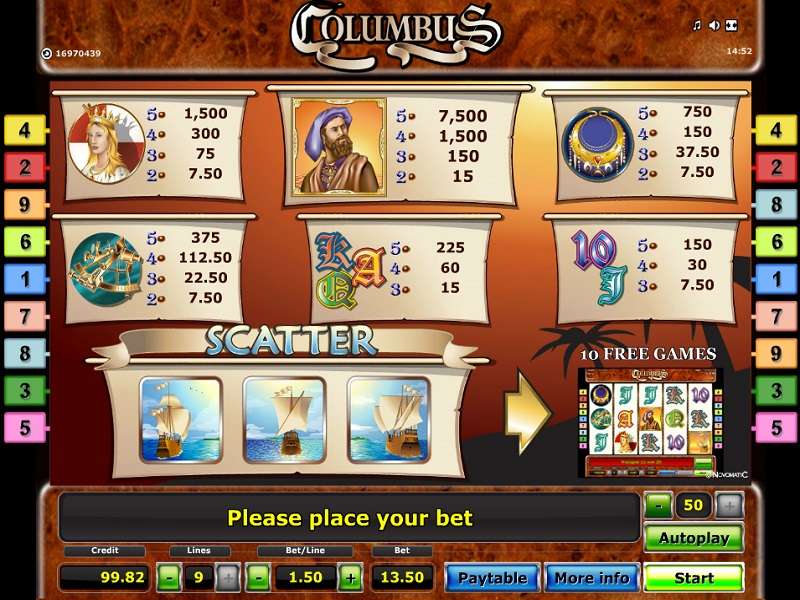This screenshot has width=800, height=600.
Task: Start the spin with the Start button
Action: pos(693,577)
